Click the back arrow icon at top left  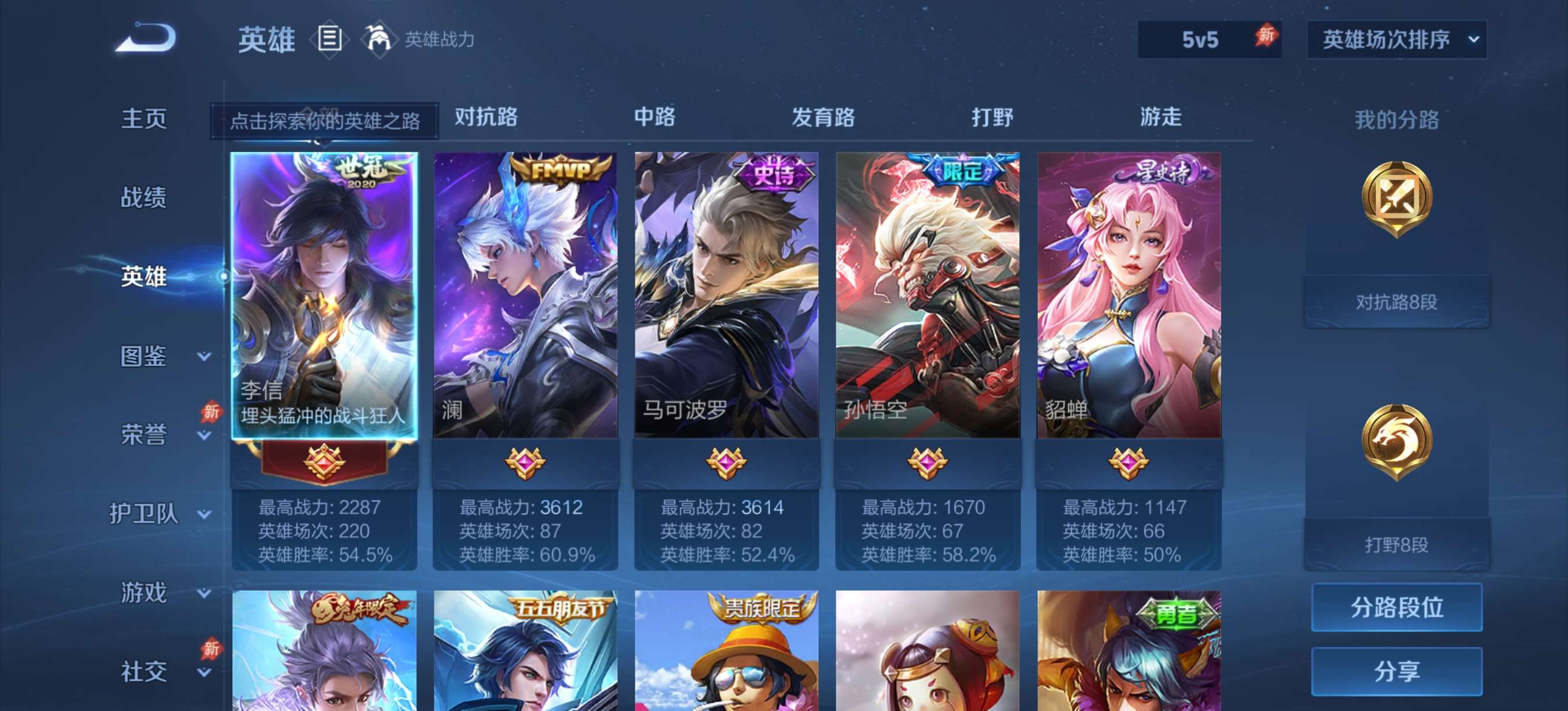point(144,39)
